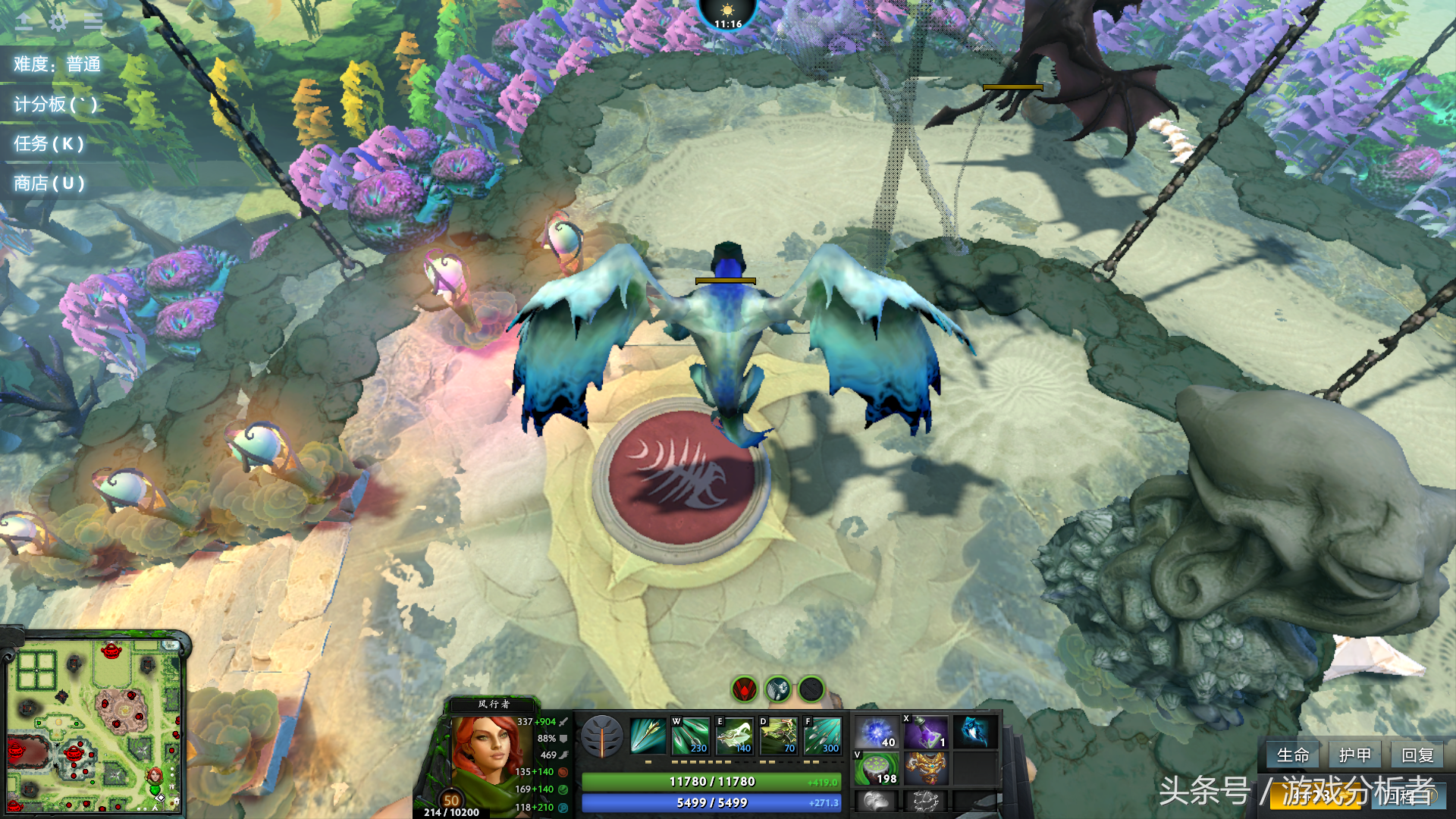1456x819 pixels.
Task: Open the 任务 quests panel
Action: tap(49, 143)
